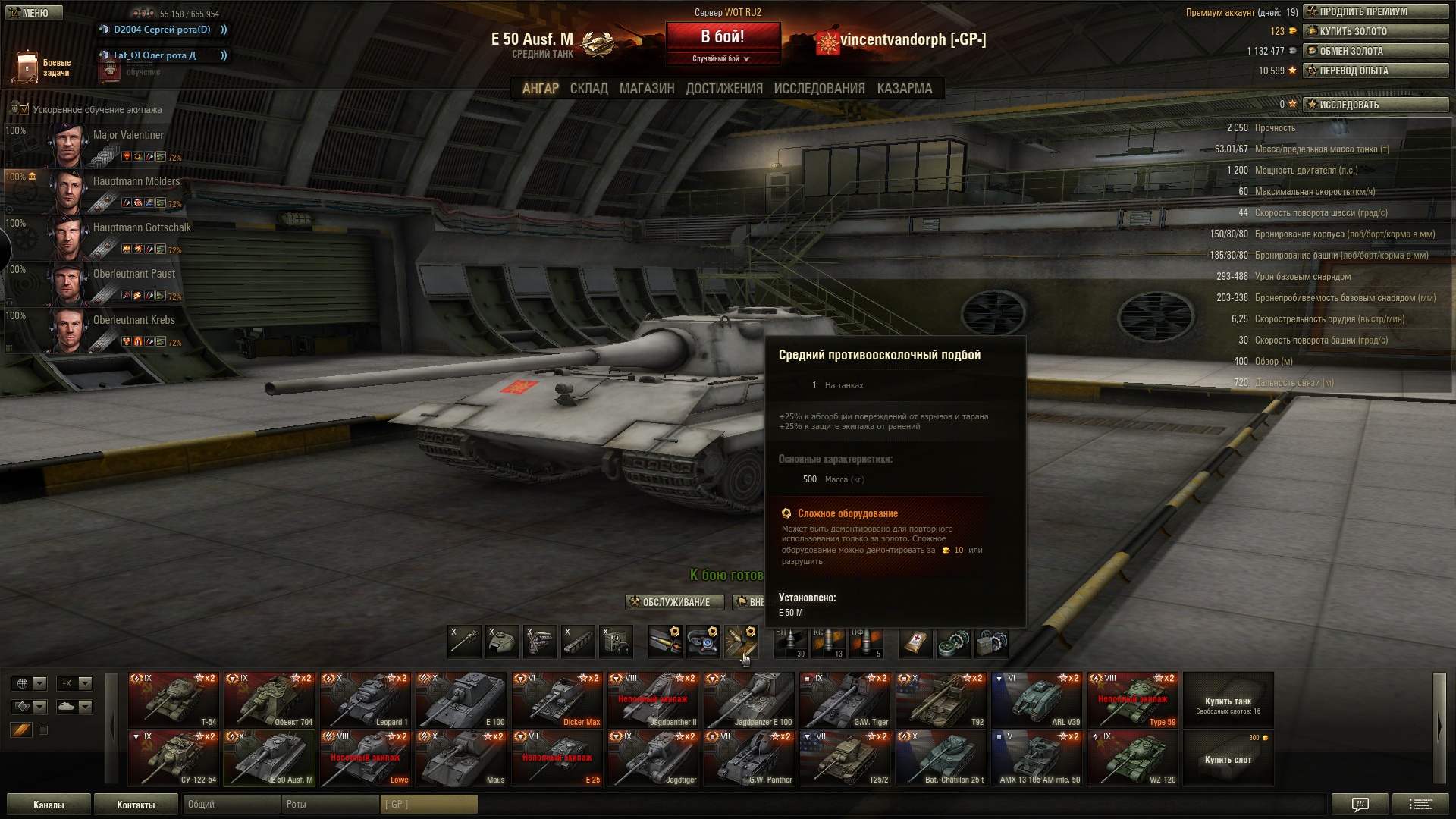The image size is (1456, 819).
Task: Open the Боевые задачи icon
Action: point(27,67)
